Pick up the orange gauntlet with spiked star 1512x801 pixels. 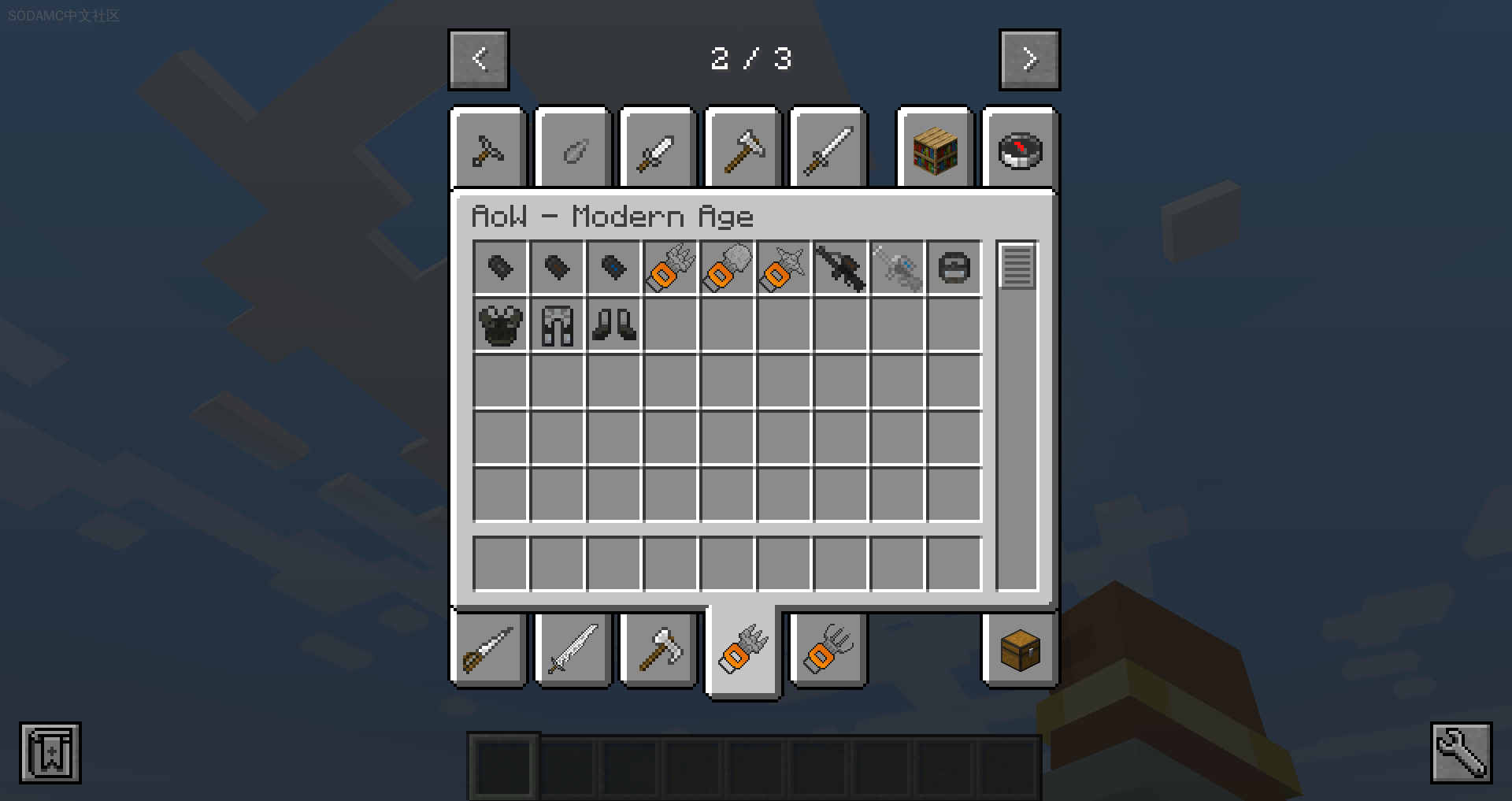784,268
